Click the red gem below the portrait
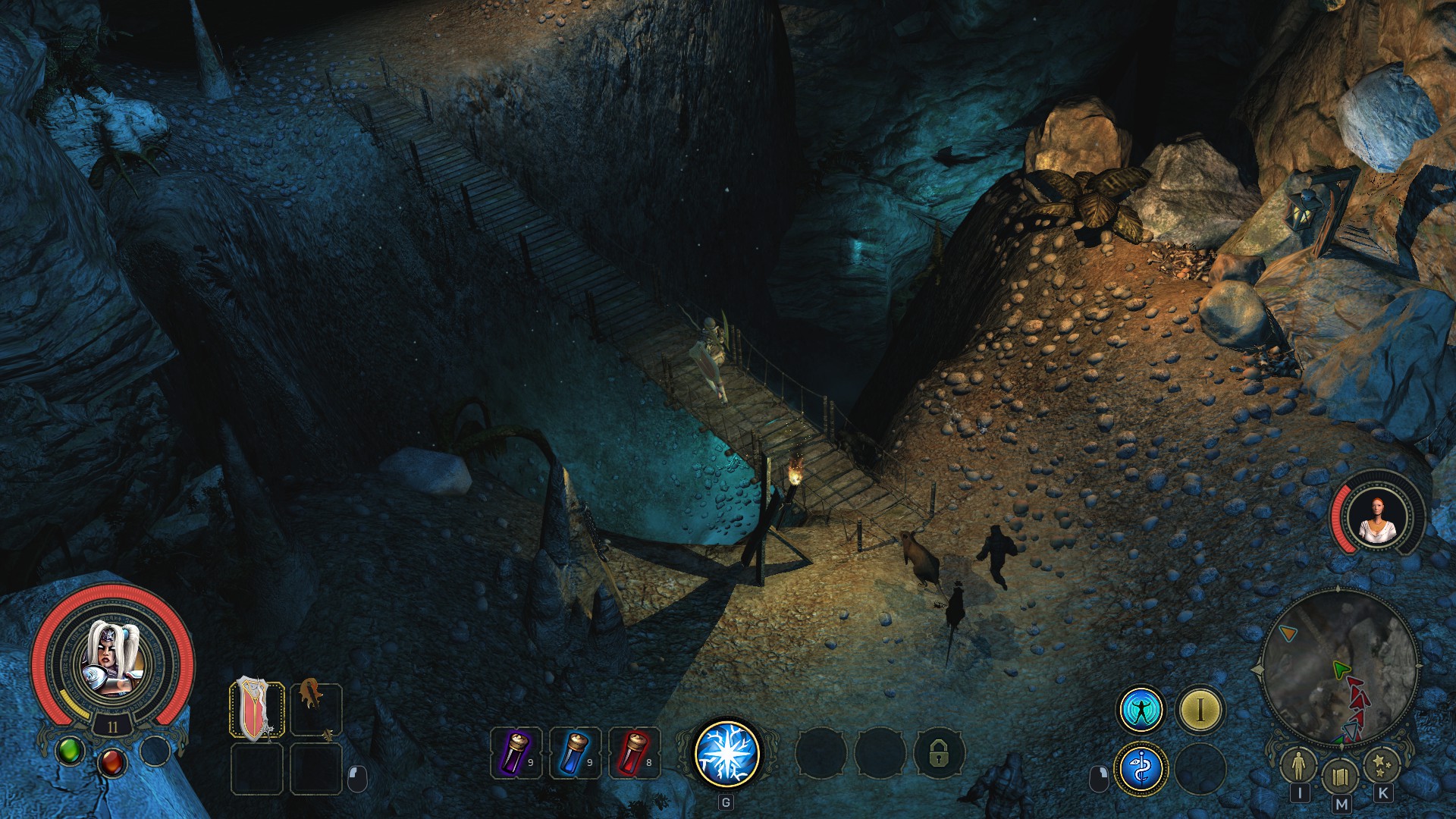Viewport: 1456px width, 819px height. click(112, 761)
